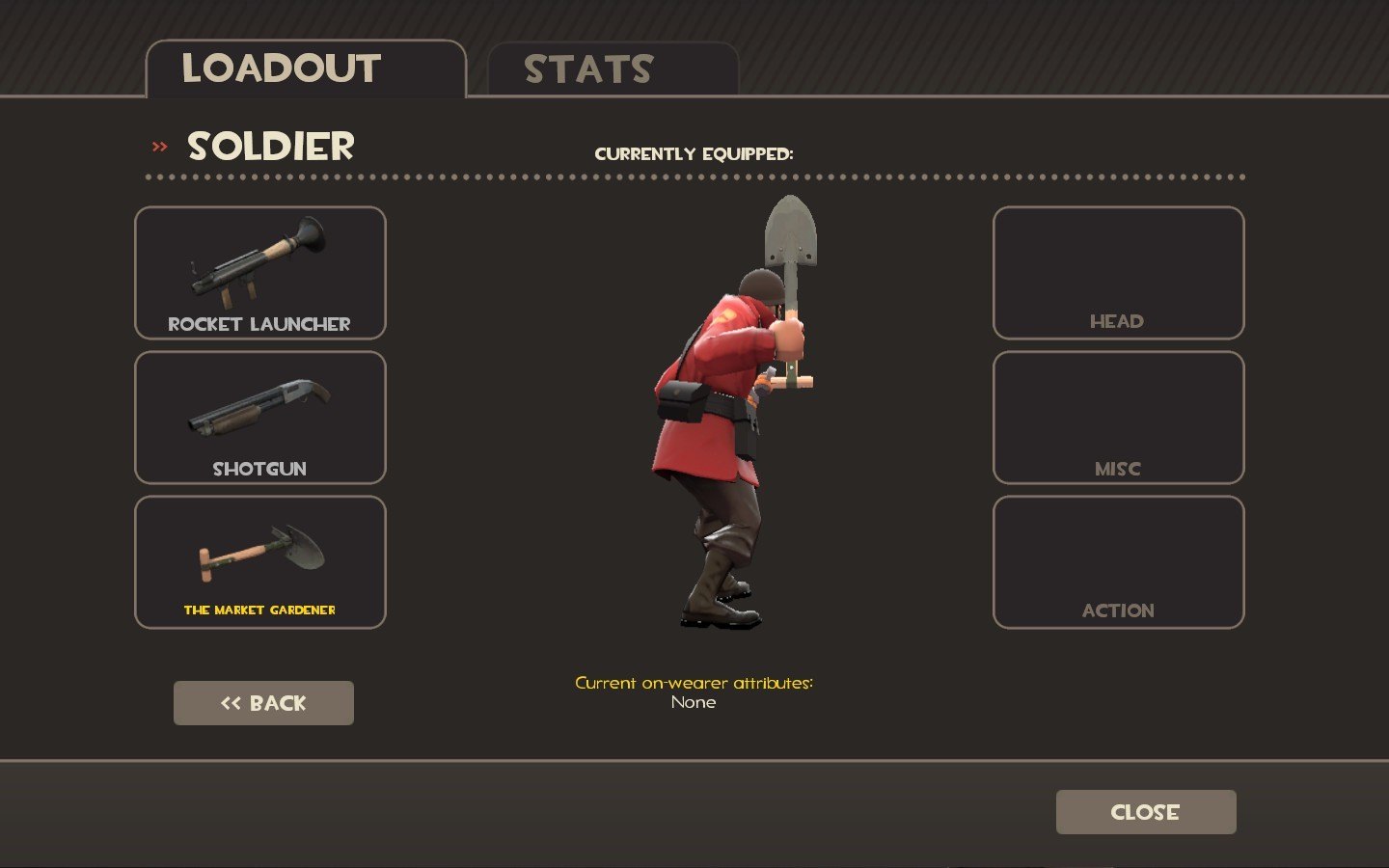1389x868 pixels.
Task: Open the Stats tab
Action: click(613, 69)
